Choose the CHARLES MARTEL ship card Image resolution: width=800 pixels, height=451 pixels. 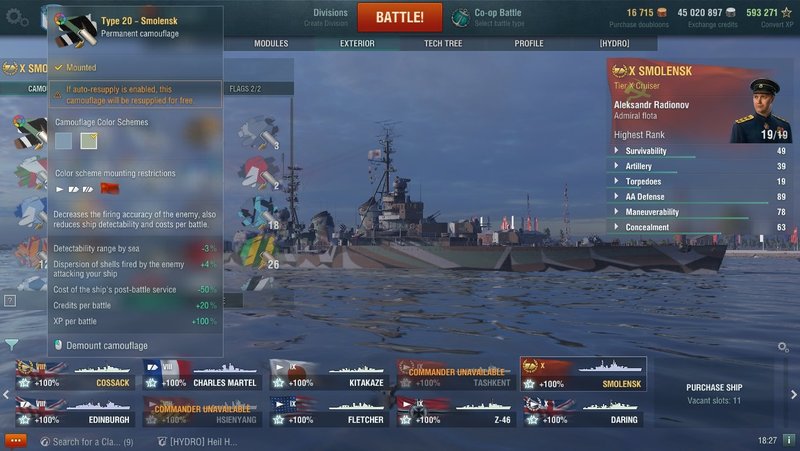202,374
